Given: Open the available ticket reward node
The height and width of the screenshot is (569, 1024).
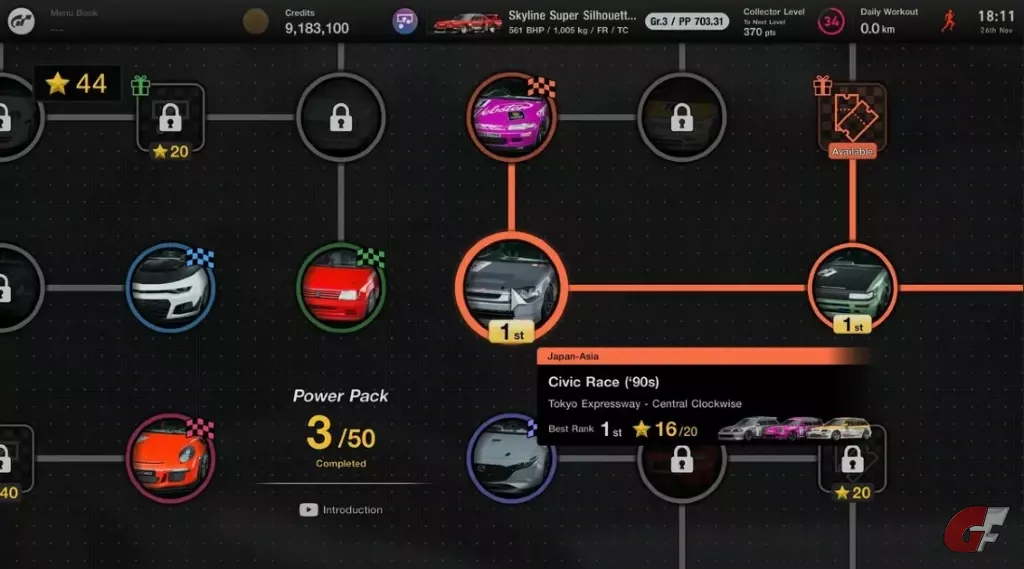Looking at the screenshot, I should tap(852, 119).
